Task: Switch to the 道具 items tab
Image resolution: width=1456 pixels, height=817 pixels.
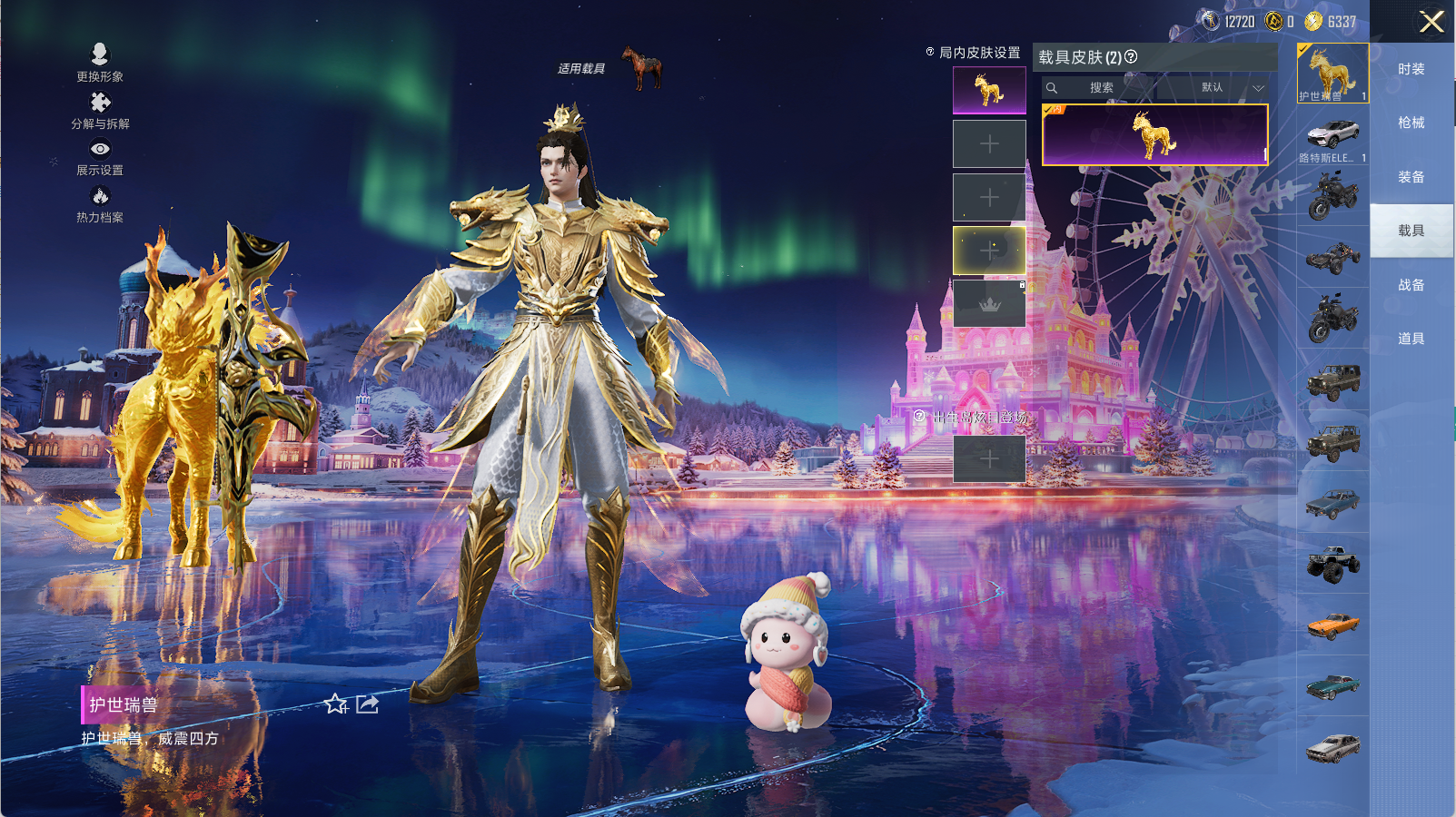Action: point(1411,339)
